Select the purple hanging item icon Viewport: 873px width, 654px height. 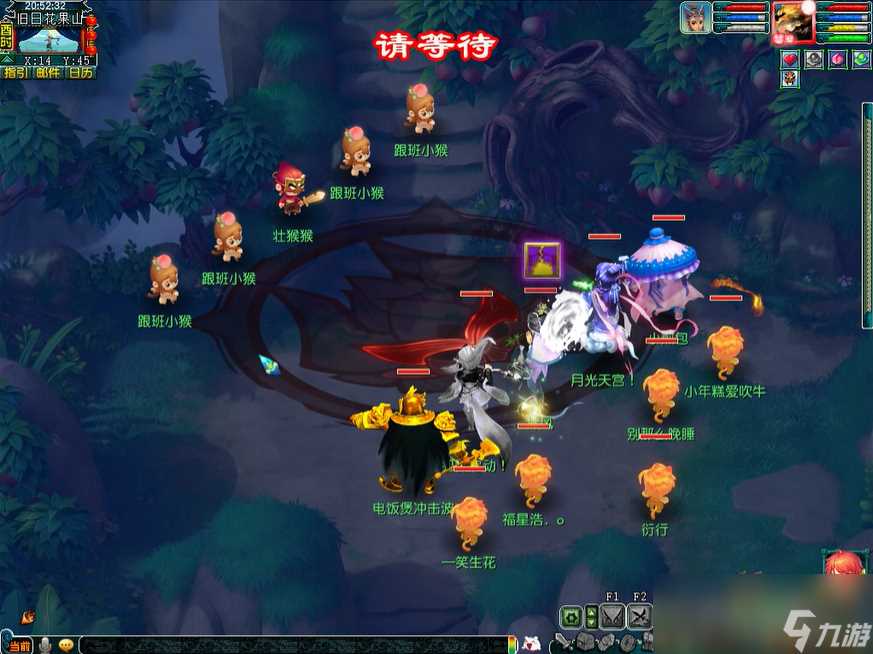[x=543, y=261]
